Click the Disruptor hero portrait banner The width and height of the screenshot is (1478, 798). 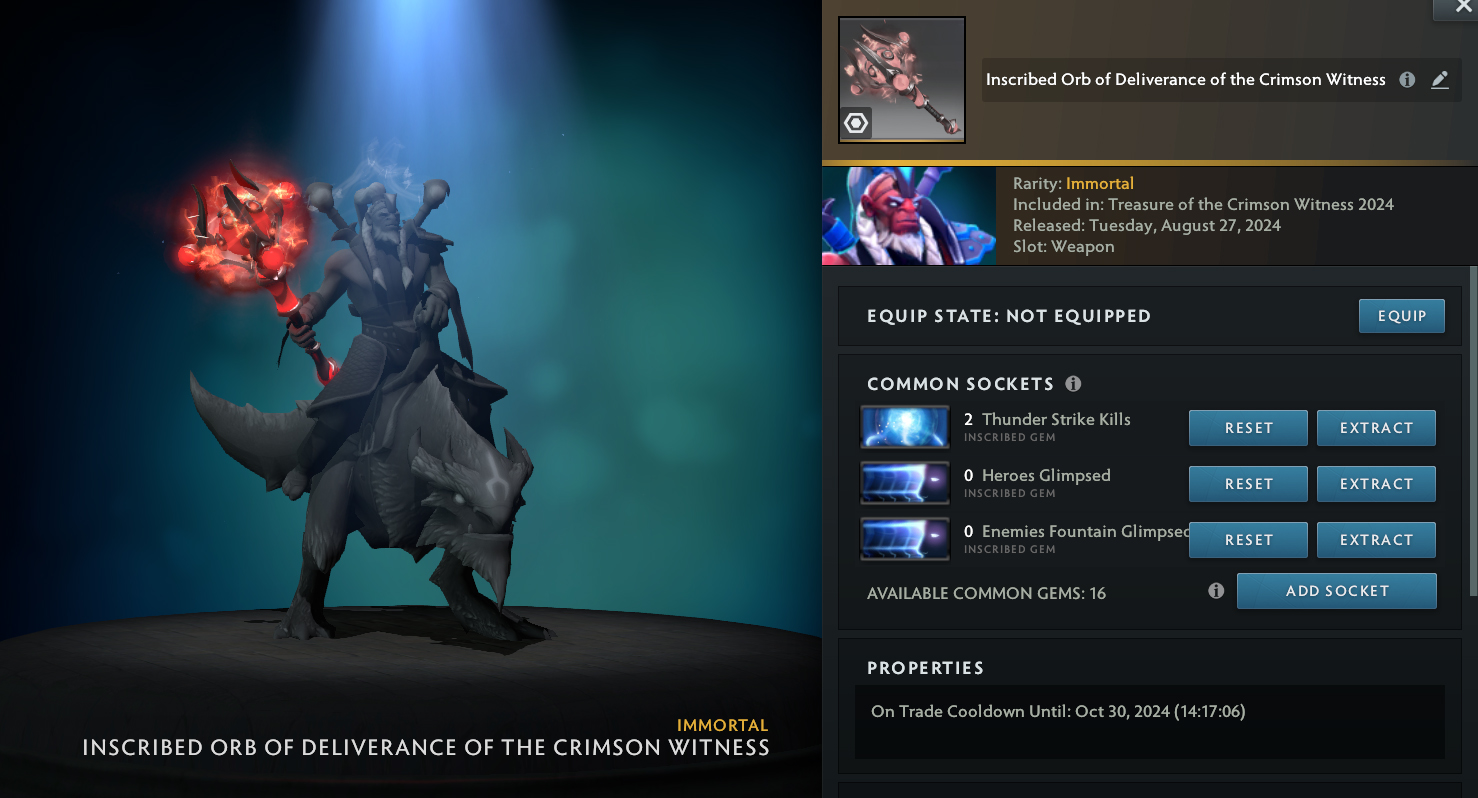coord(908,216)
